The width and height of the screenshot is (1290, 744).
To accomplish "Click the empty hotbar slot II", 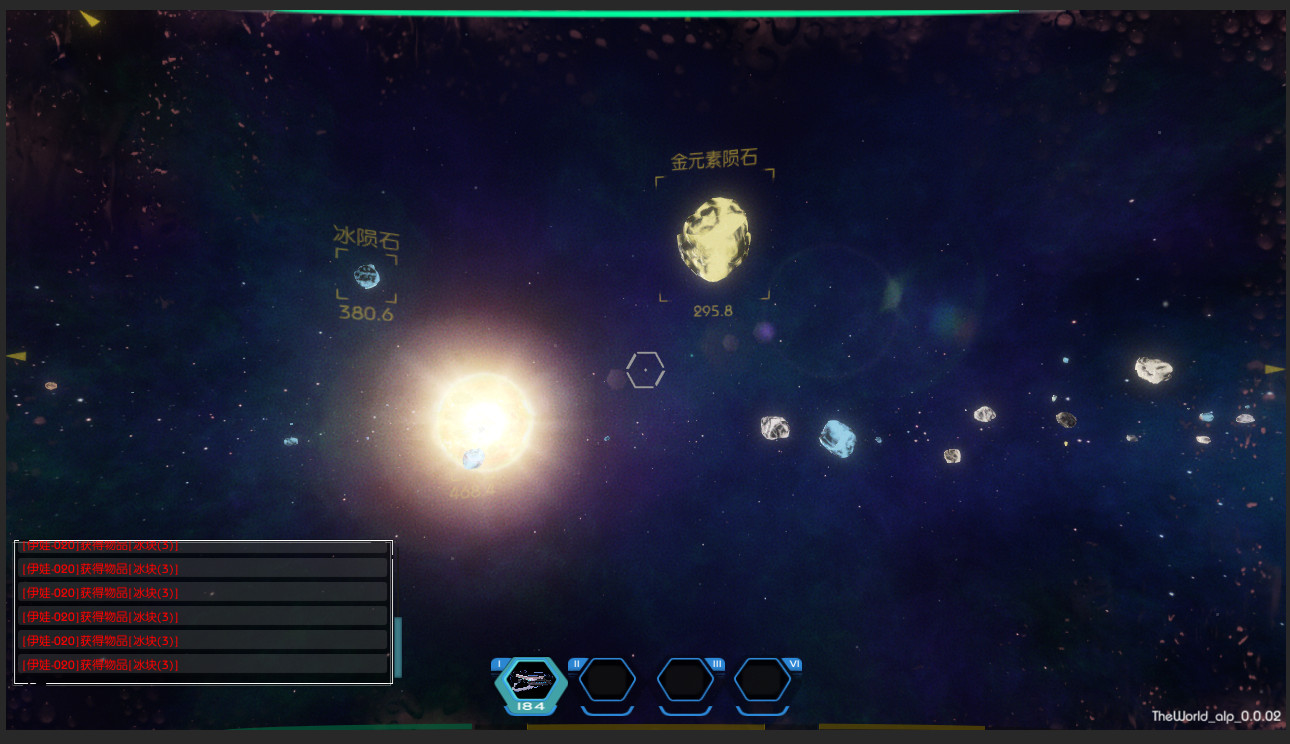I will 608,683.
